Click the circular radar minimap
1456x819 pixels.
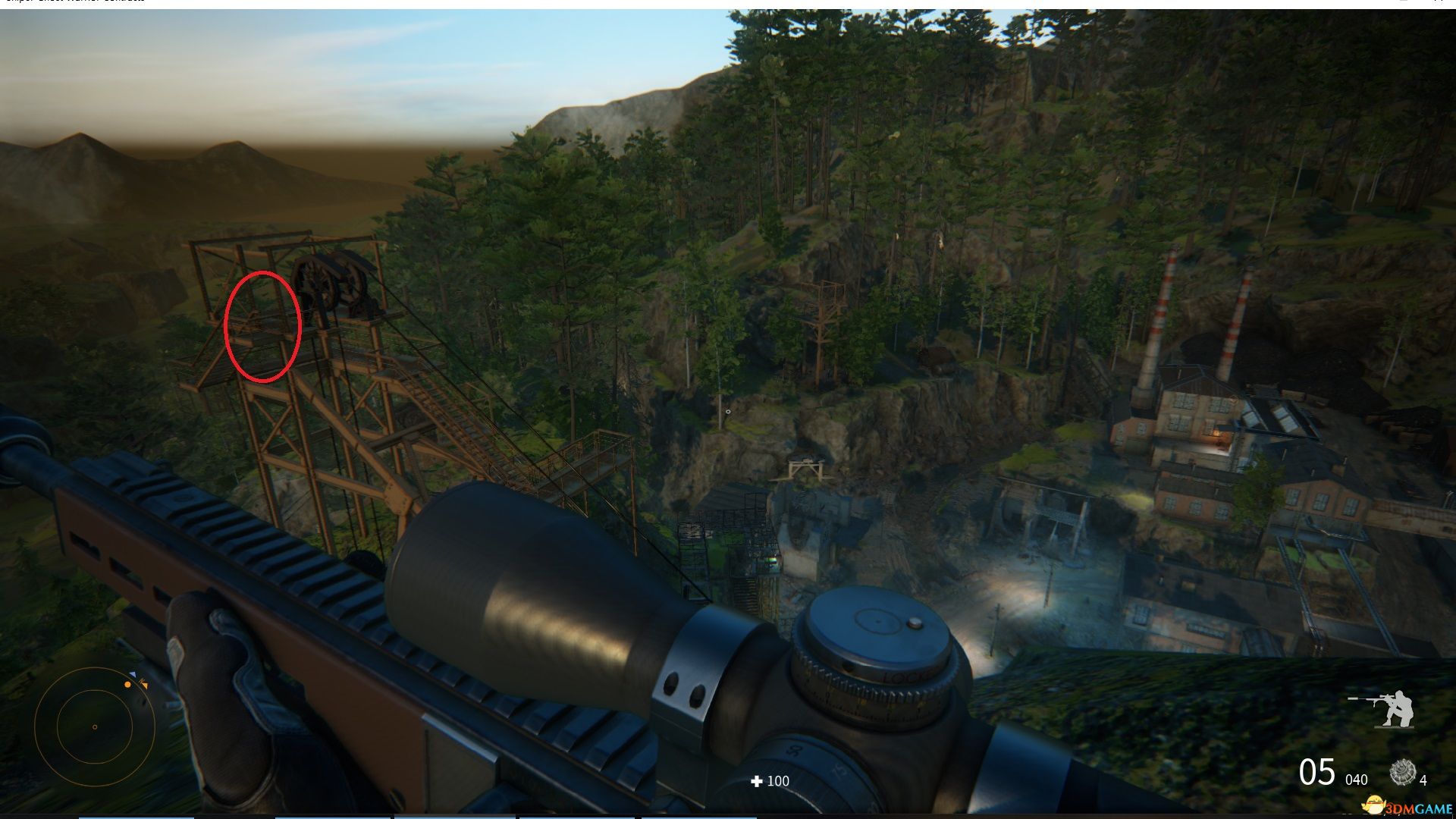coord(94,726)
